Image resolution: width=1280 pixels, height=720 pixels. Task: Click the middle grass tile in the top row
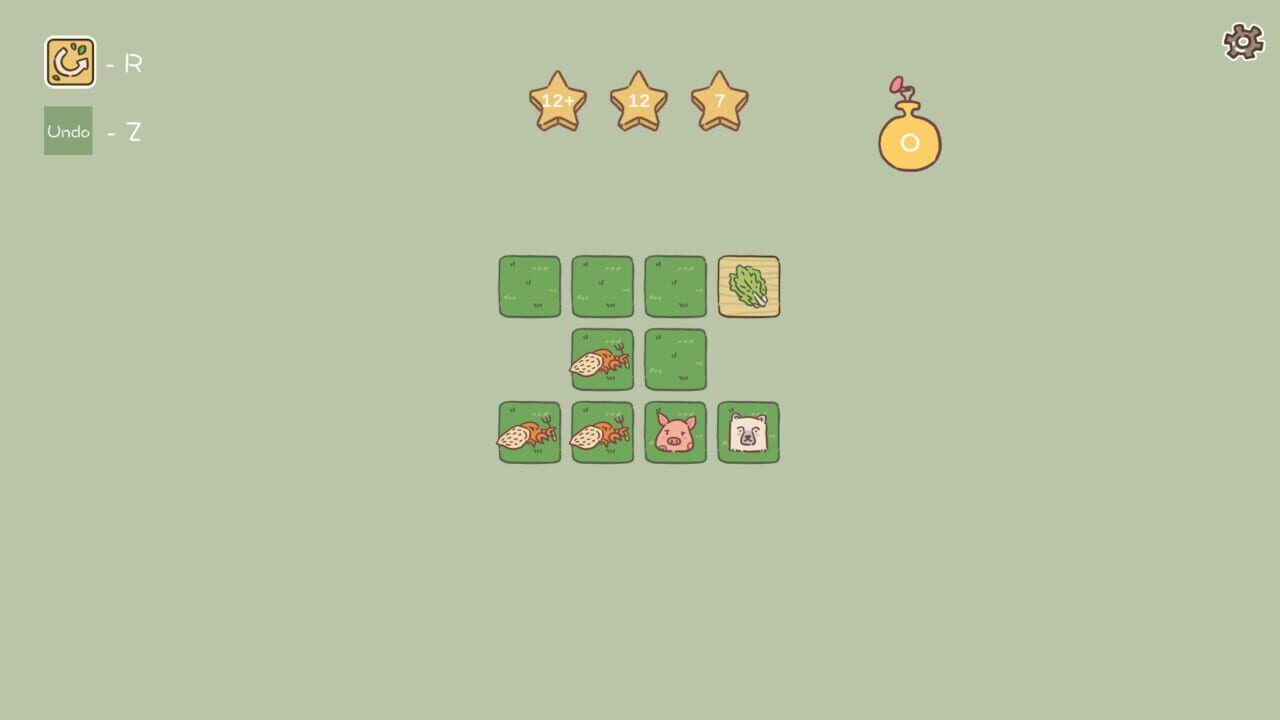(x=601, y=286)
